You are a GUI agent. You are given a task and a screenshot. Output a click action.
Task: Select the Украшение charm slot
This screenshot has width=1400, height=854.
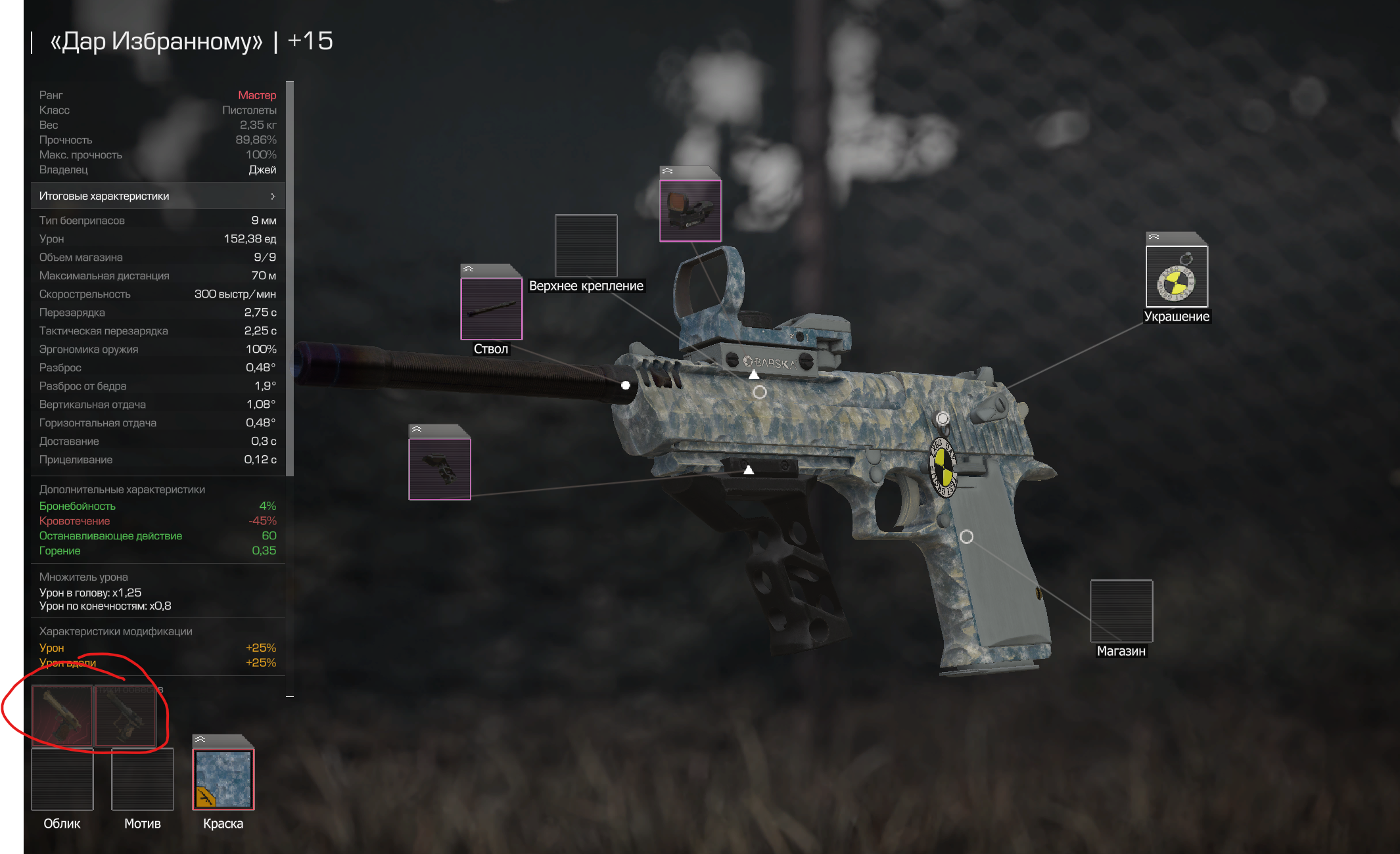(x=1177, y=277)
